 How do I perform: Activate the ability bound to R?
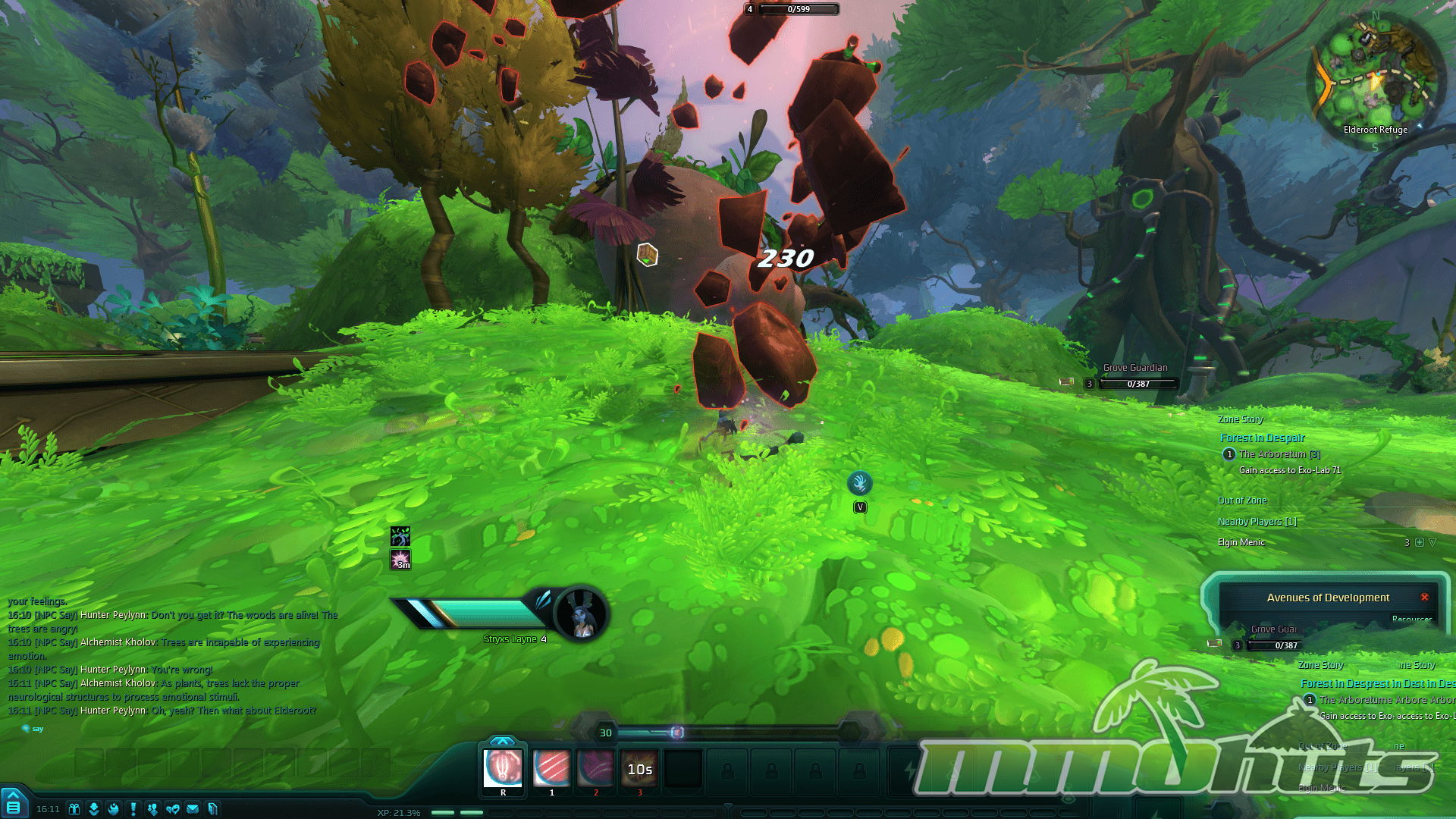(x=503, y=768)
